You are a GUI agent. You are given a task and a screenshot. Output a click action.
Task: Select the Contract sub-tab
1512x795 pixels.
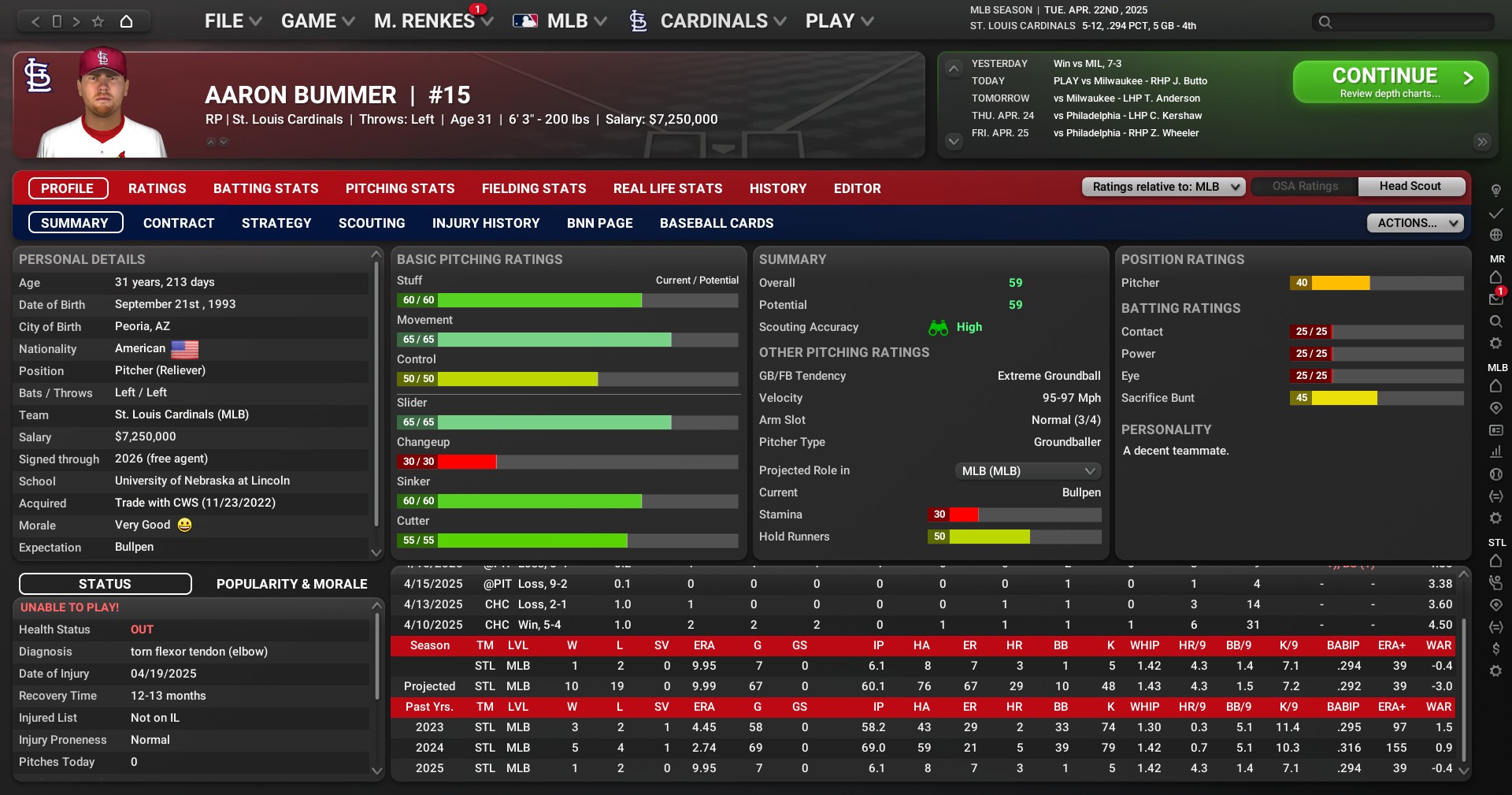pos(179,223)
